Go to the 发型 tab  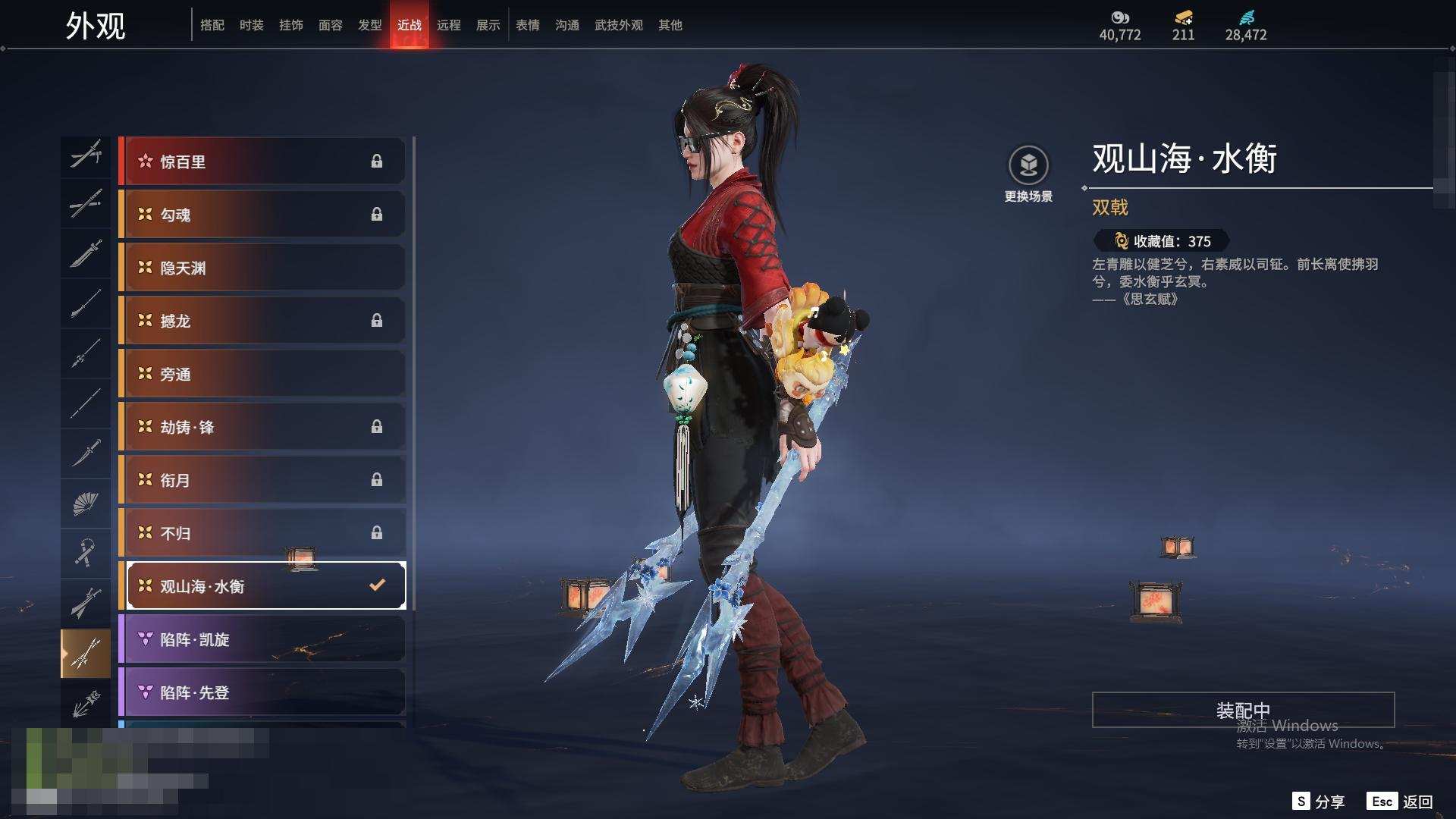tap(369, 25)
